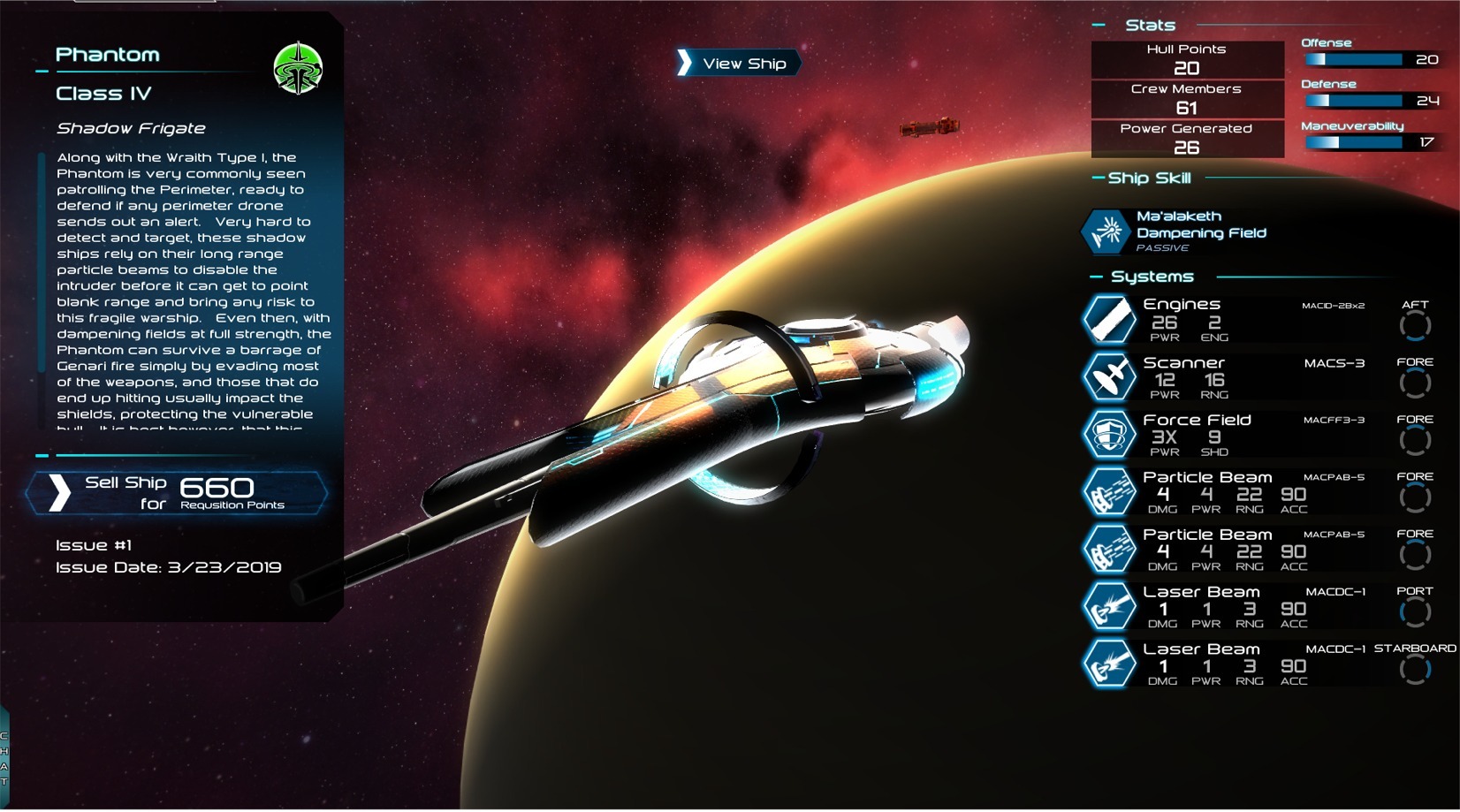Click the View Ship button

pyautogui.click(x=739, y=63)
